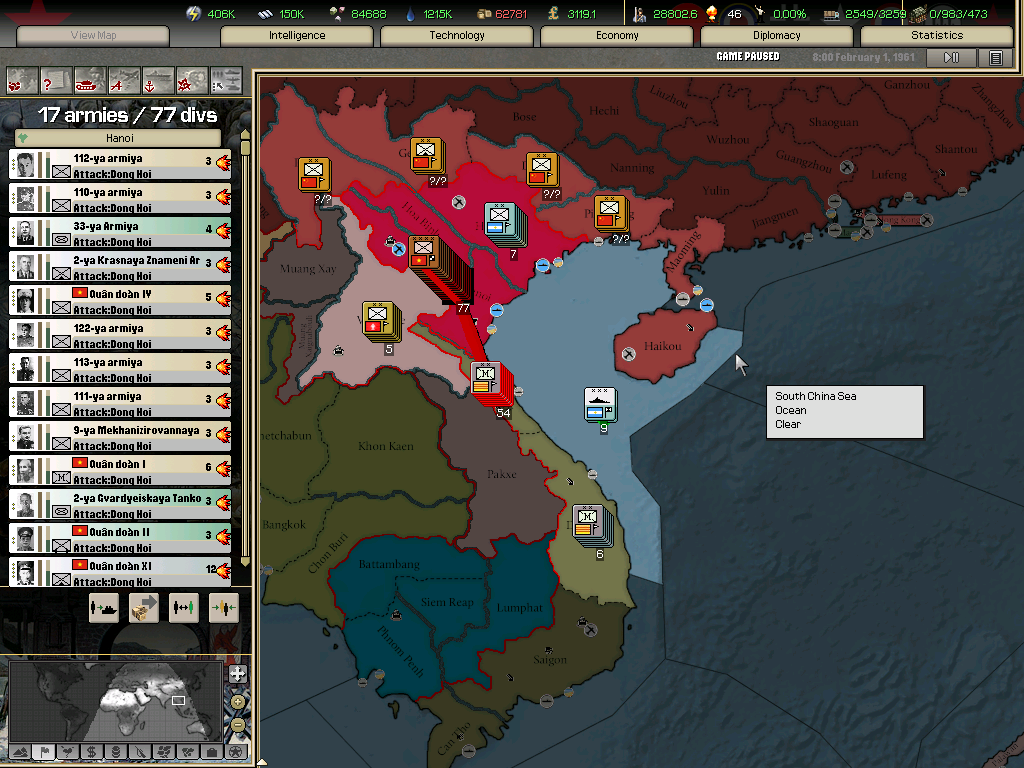
Task: Open the Intelligence tab
Action: point(297,36)
